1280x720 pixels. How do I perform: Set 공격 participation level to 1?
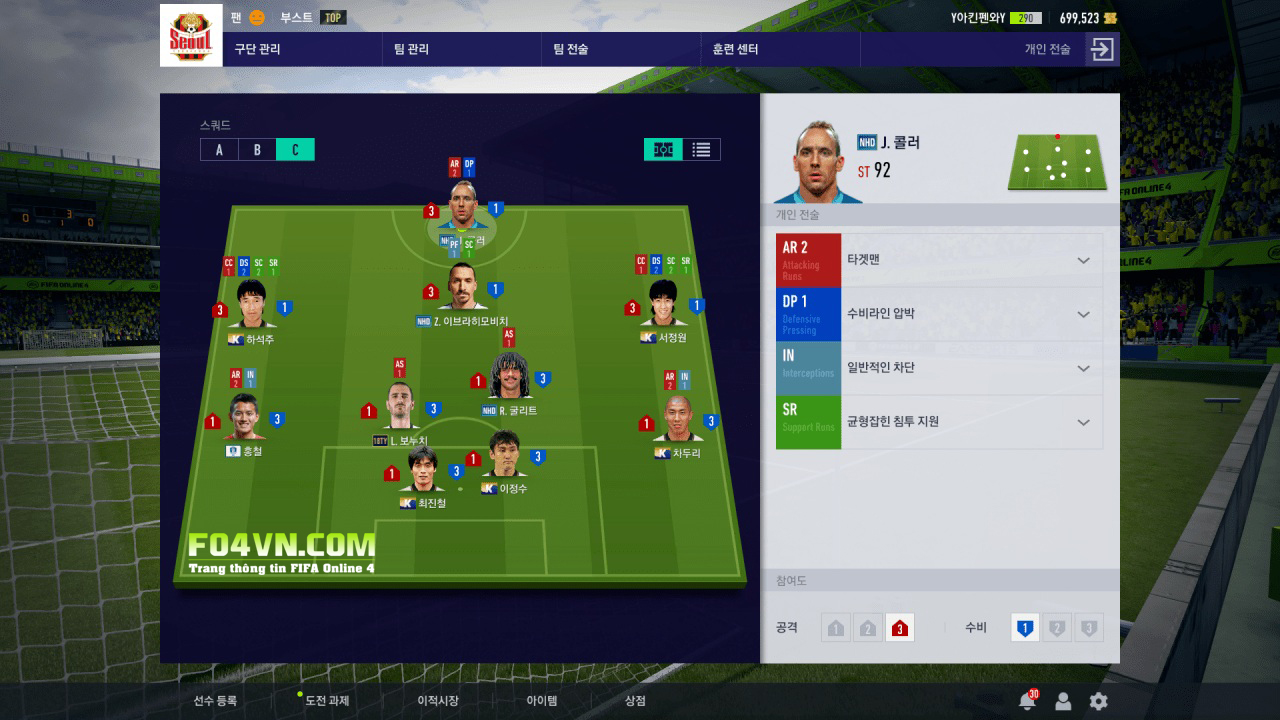pos(836,628)
